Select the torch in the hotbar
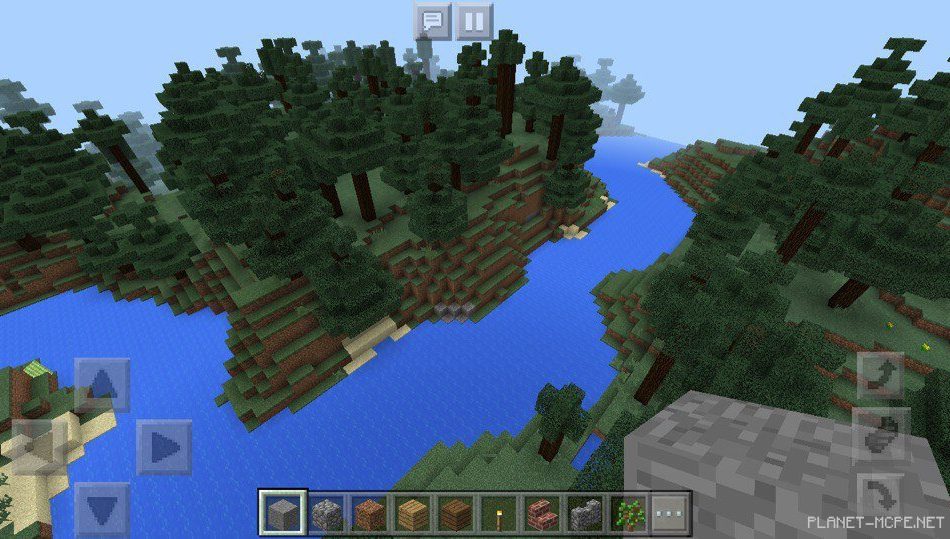This screenshot has width=950, height=539. 499,514
